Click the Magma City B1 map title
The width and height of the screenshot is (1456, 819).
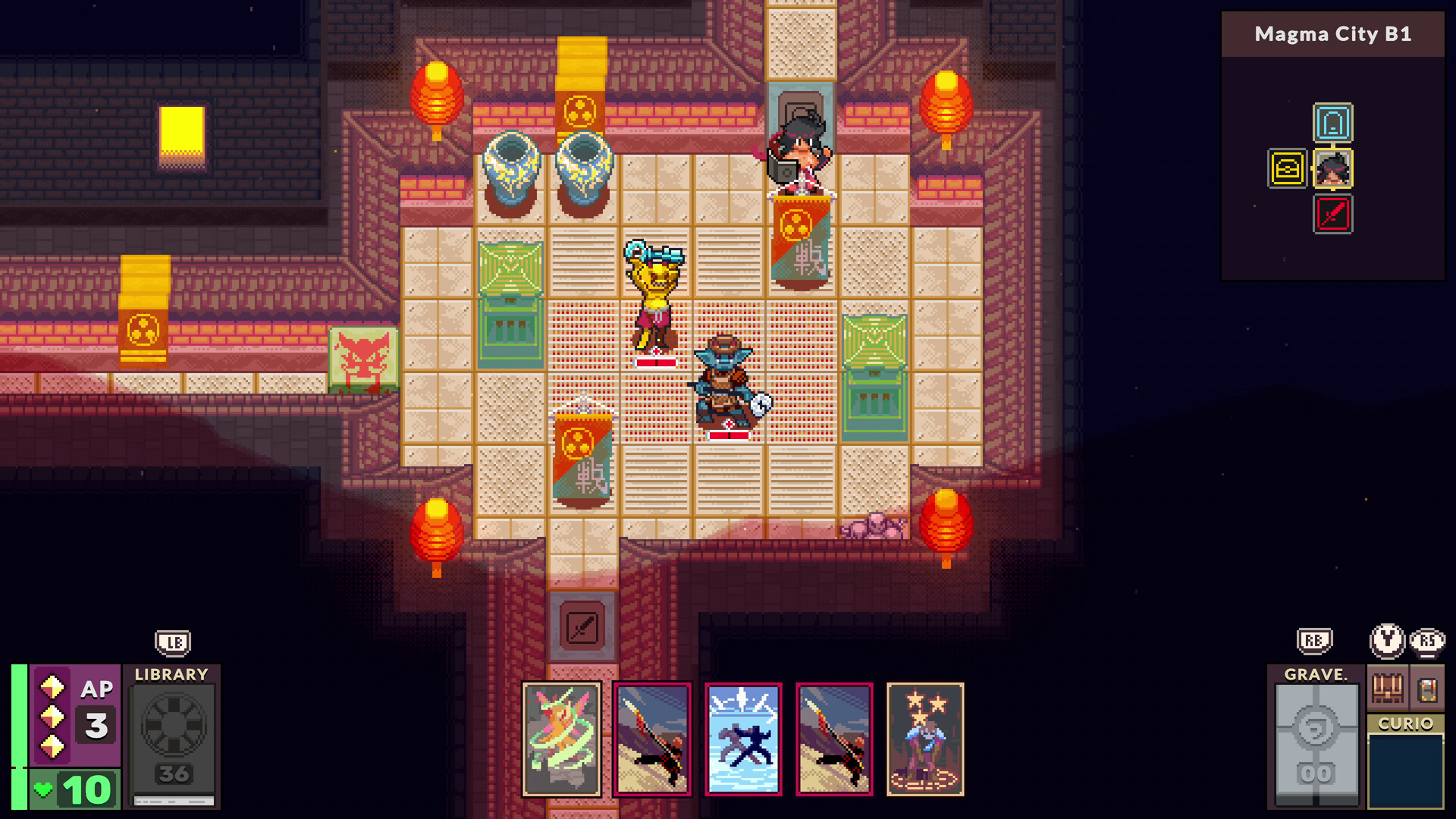tap(1333, 33)
